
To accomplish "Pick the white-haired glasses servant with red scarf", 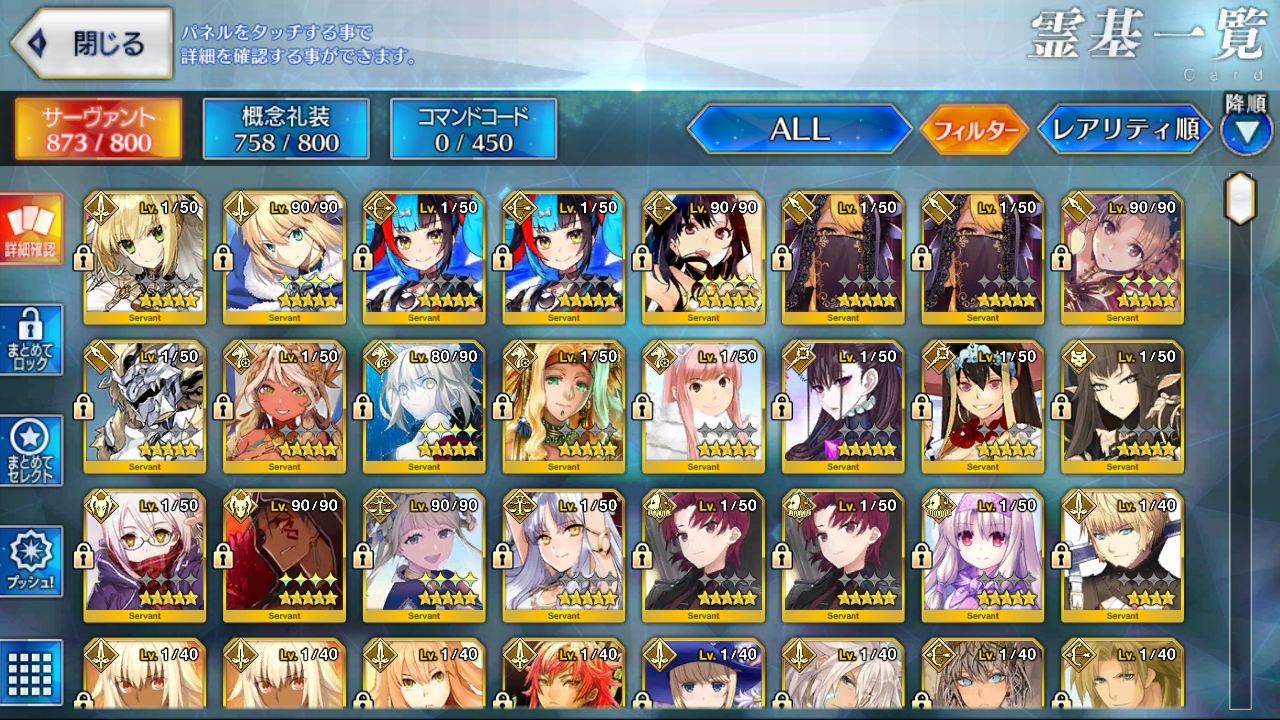I will point(144,556).
